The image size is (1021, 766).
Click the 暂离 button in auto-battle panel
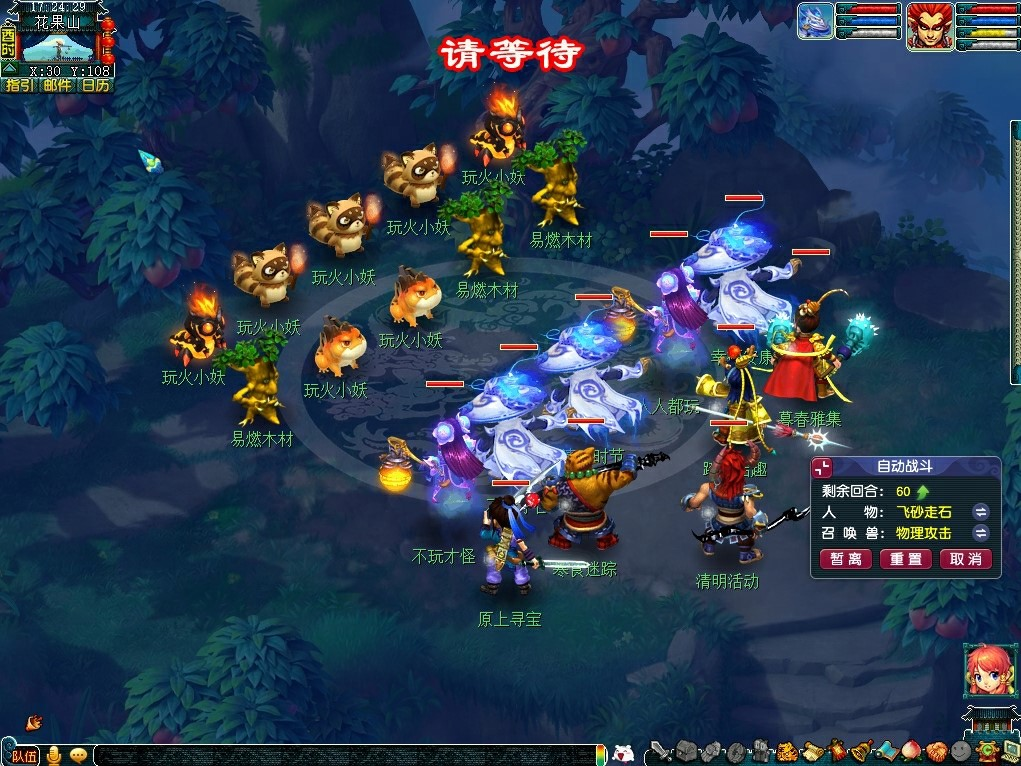point(846,559)
